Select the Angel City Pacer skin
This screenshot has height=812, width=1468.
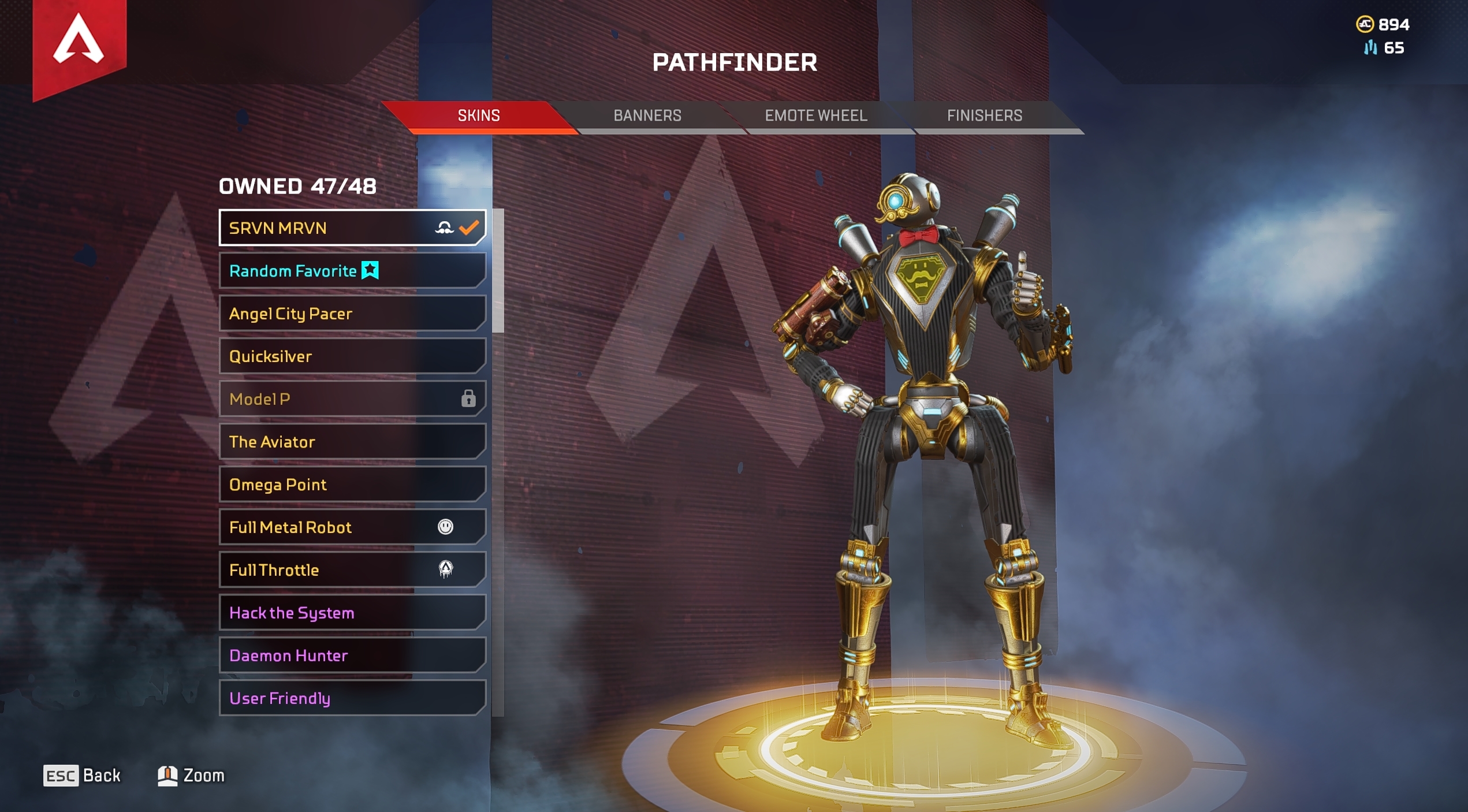point(352,314)
